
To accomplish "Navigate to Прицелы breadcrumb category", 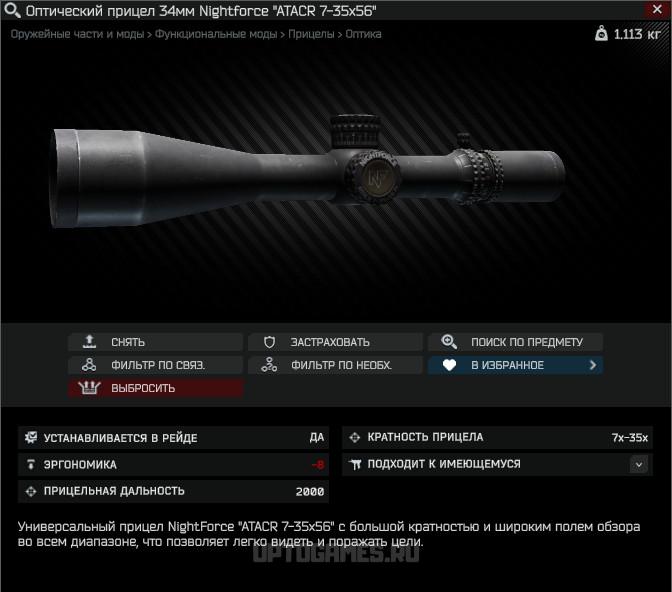I will tap(312, 34).
